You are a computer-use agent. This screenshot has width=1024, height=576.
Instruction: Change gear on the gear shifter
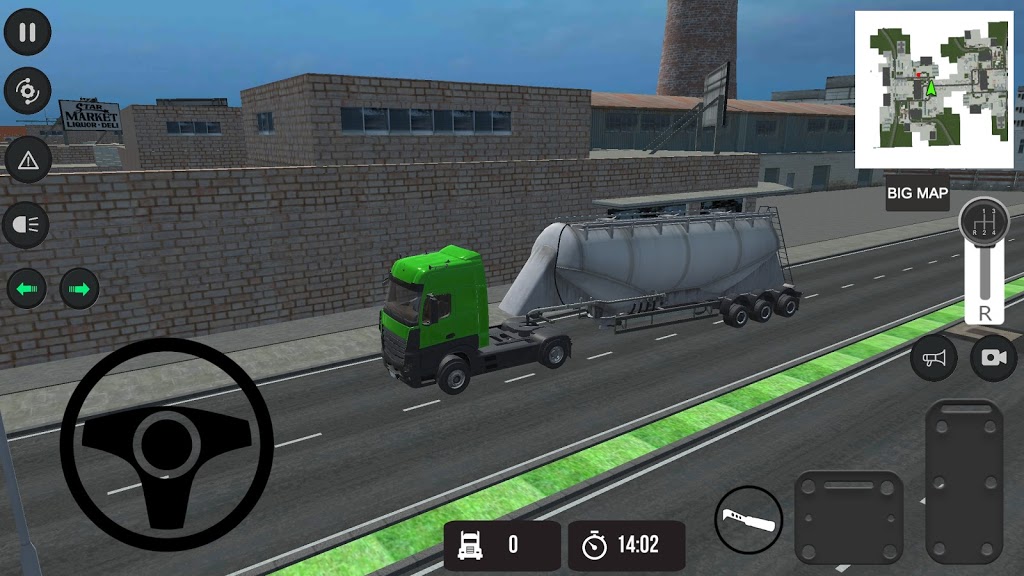click(983, 260)
